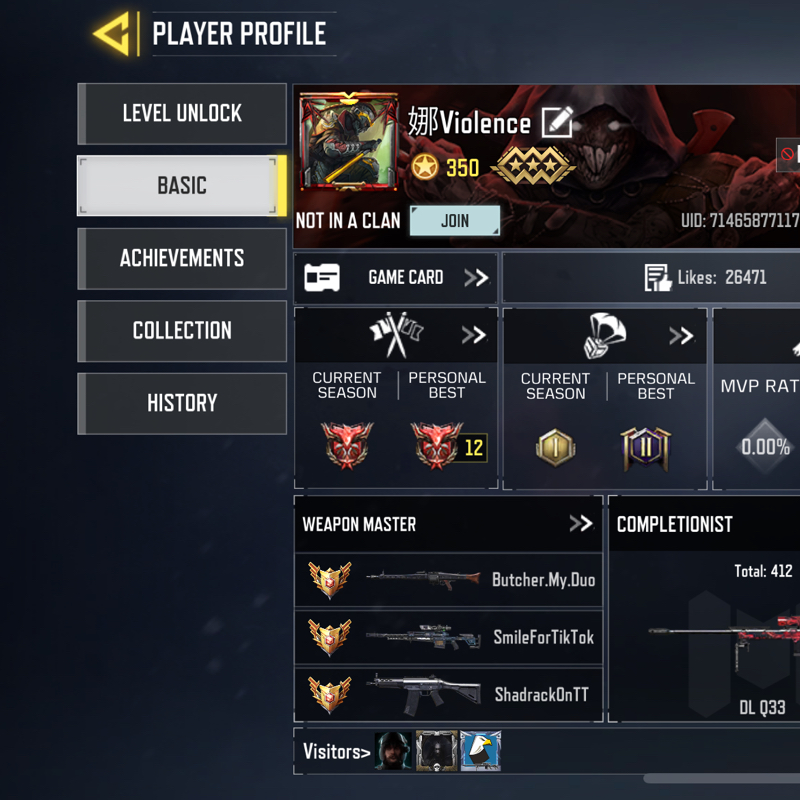Image resolution: width=800 pixels, height=800 pixels.
Task: Open the Visitors list
Action: (336, 752)
